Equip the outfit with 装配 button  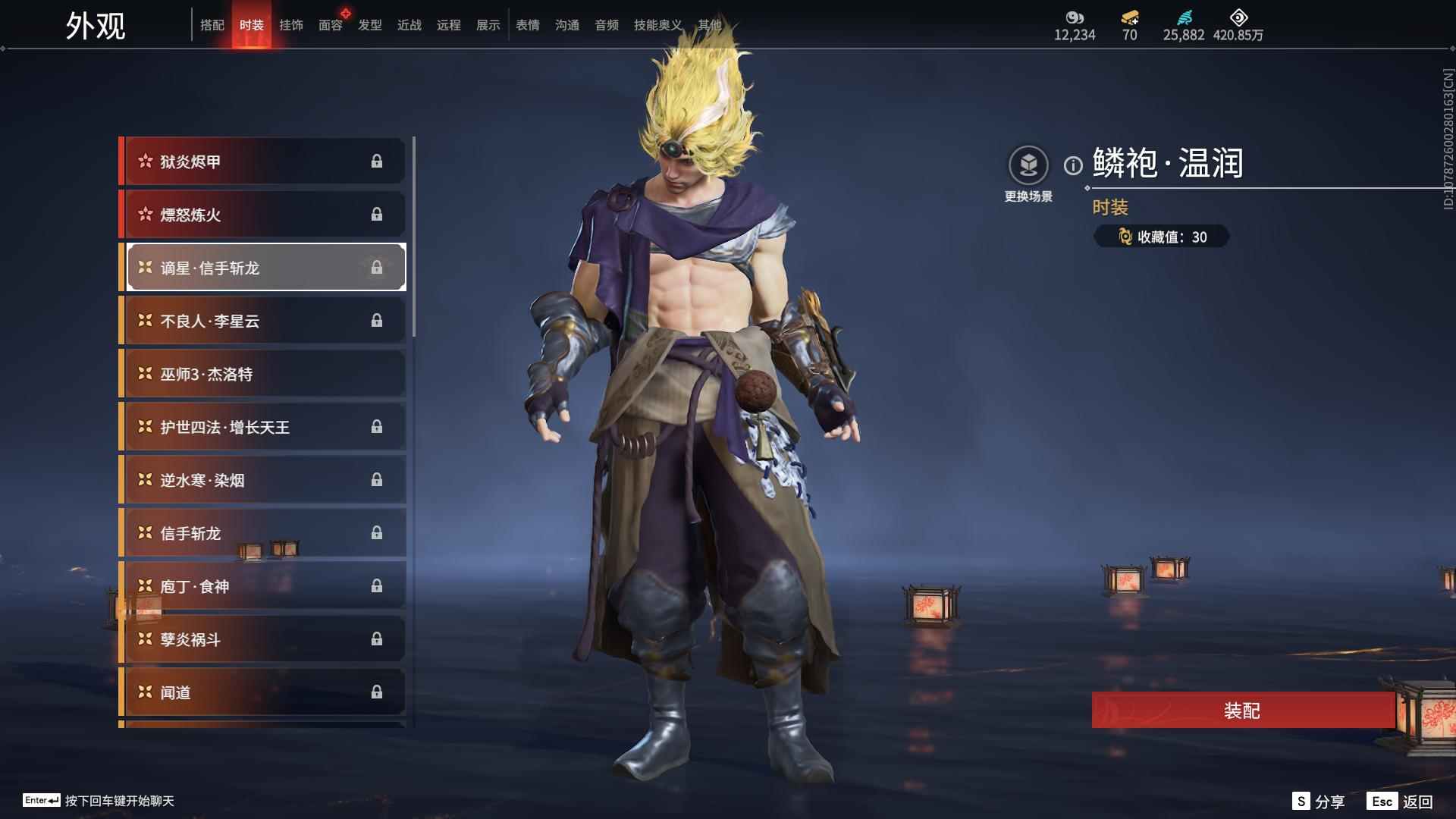pos(1242,711)
